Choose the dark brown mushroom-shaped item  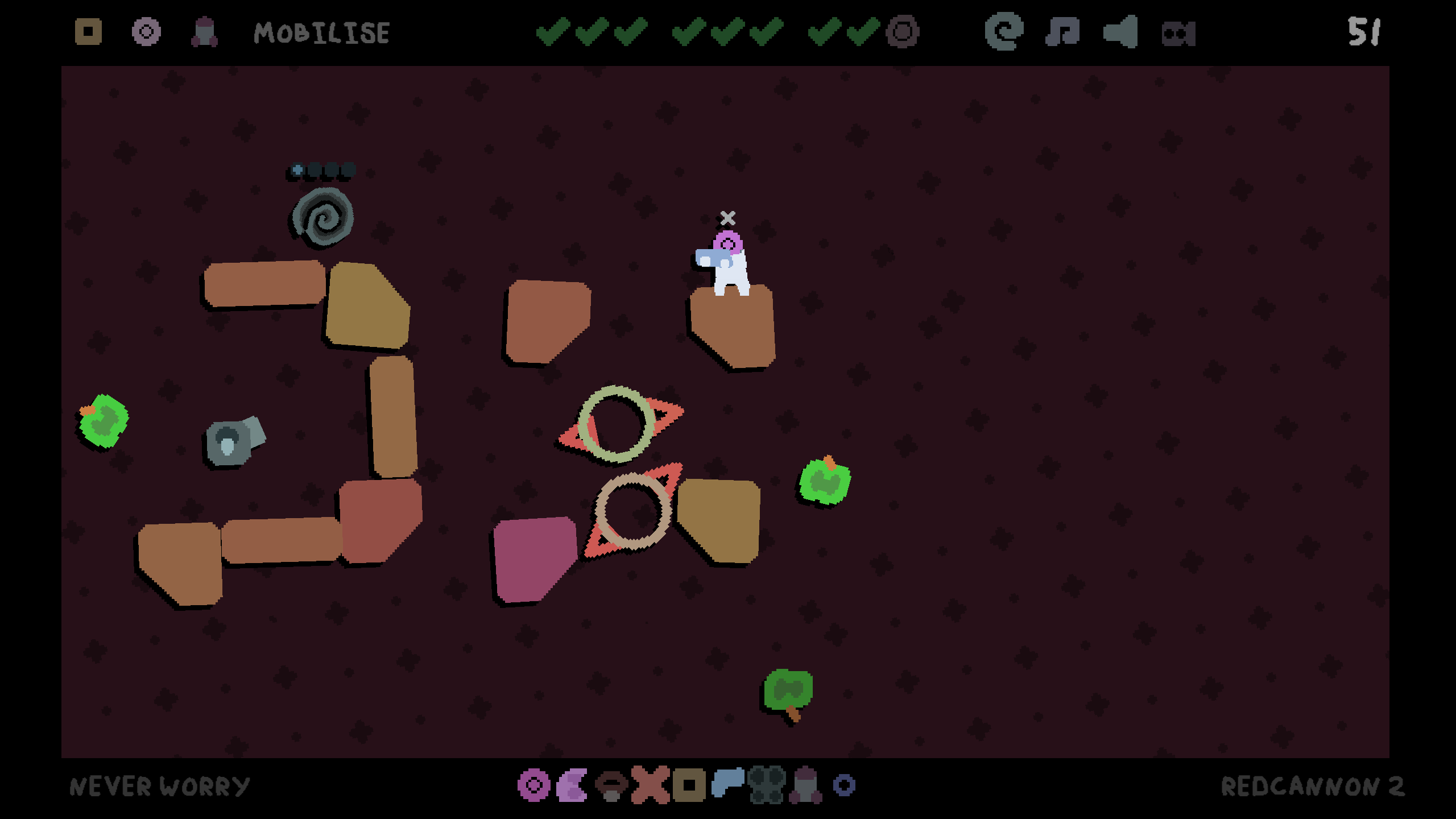tap(611, 785)
